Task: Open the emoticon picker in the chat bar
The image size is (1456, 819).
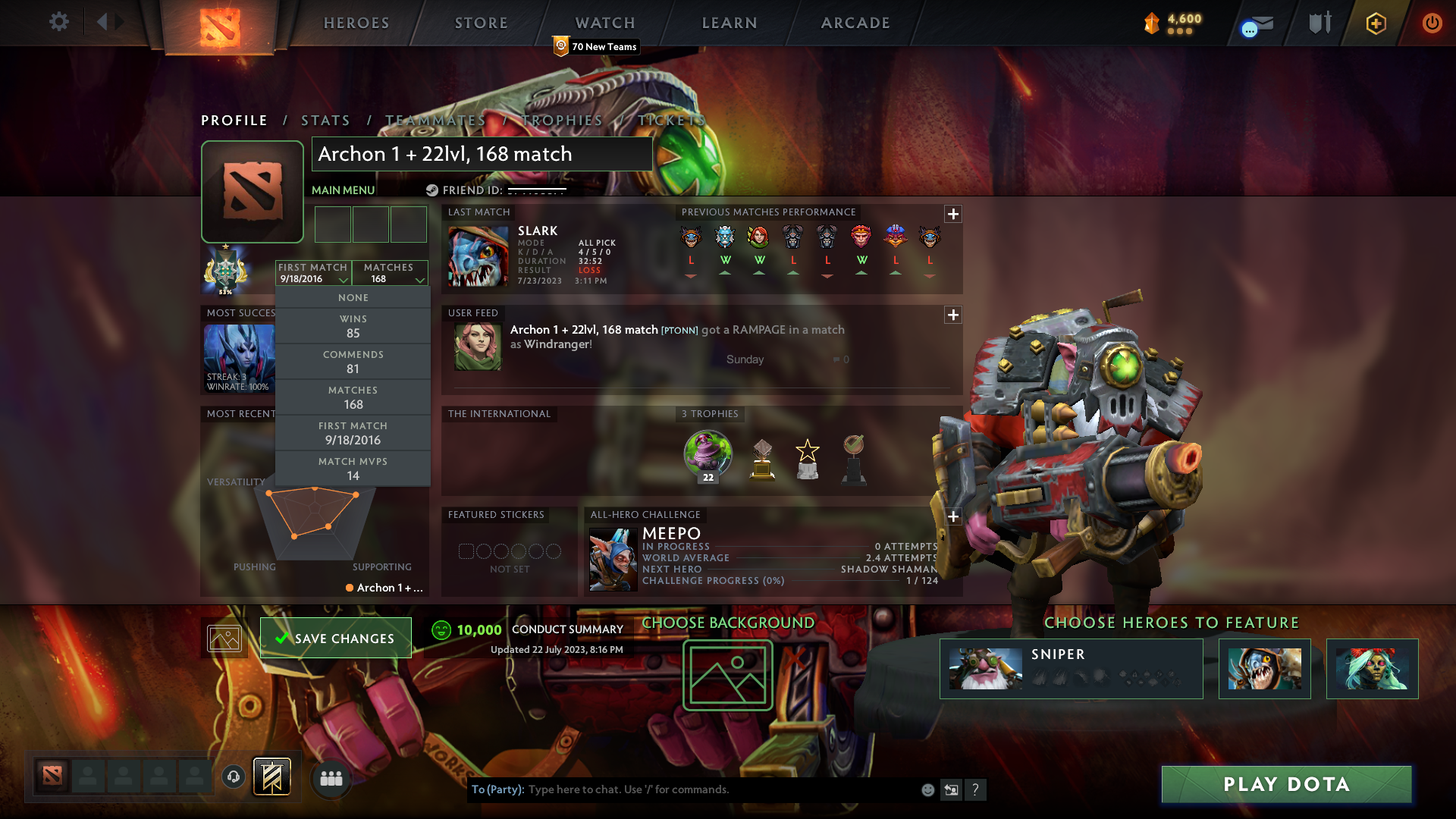Action: click(927, 789)
